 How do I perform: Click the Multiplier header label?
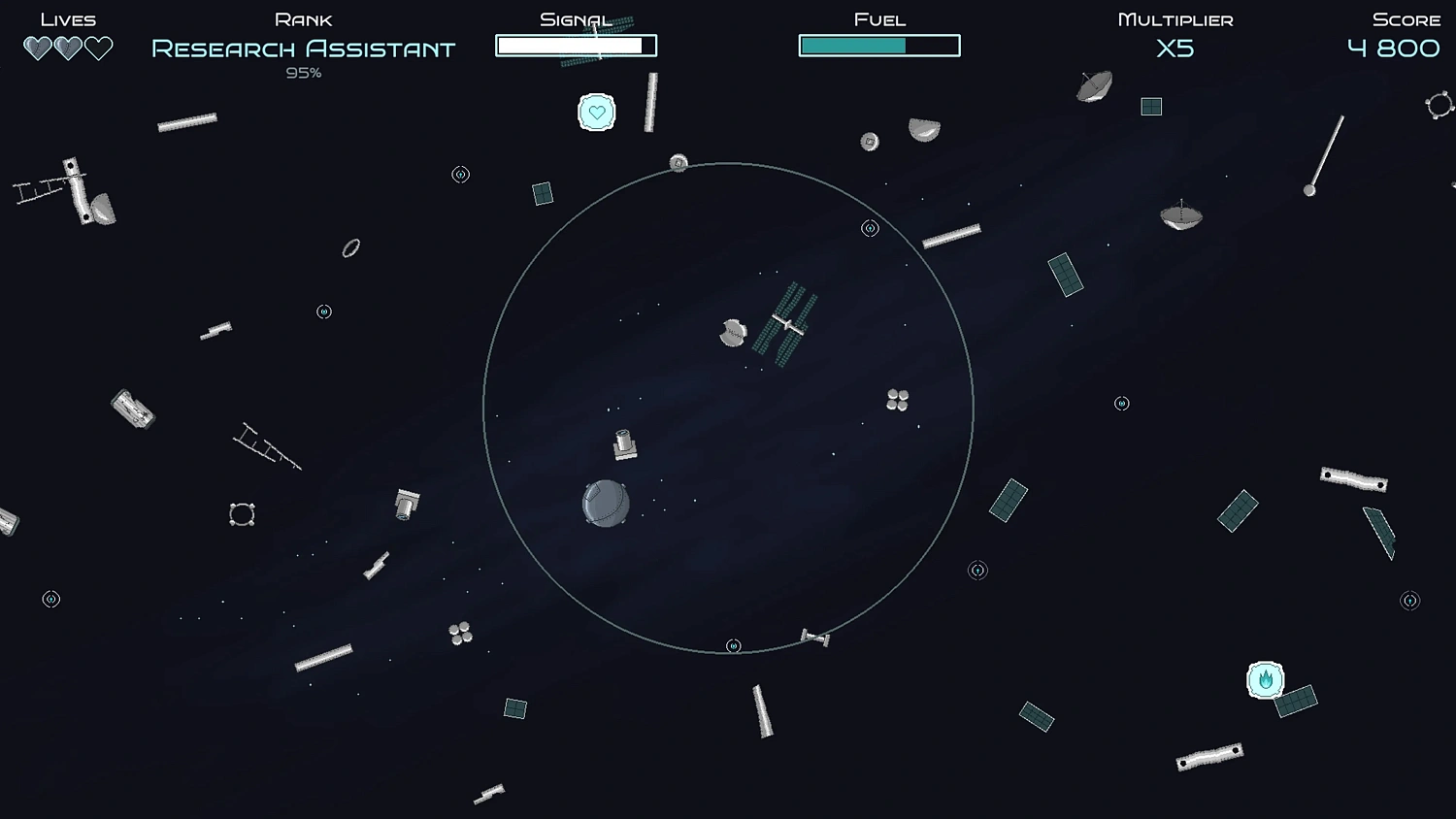click(x=1176, y=17)
